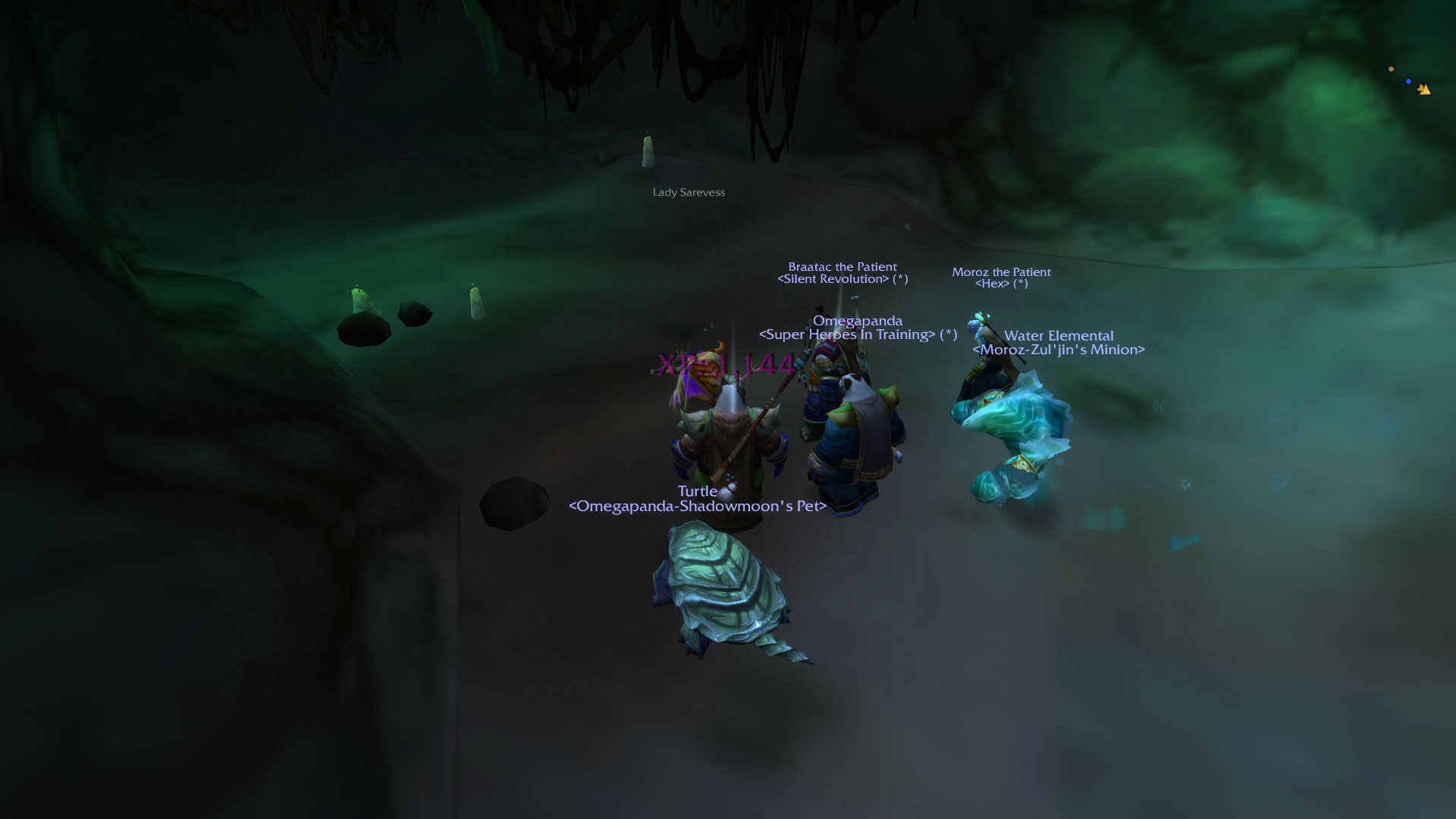
Task: Click the gold player arrow on the minimap
Action: point(1423,89)
